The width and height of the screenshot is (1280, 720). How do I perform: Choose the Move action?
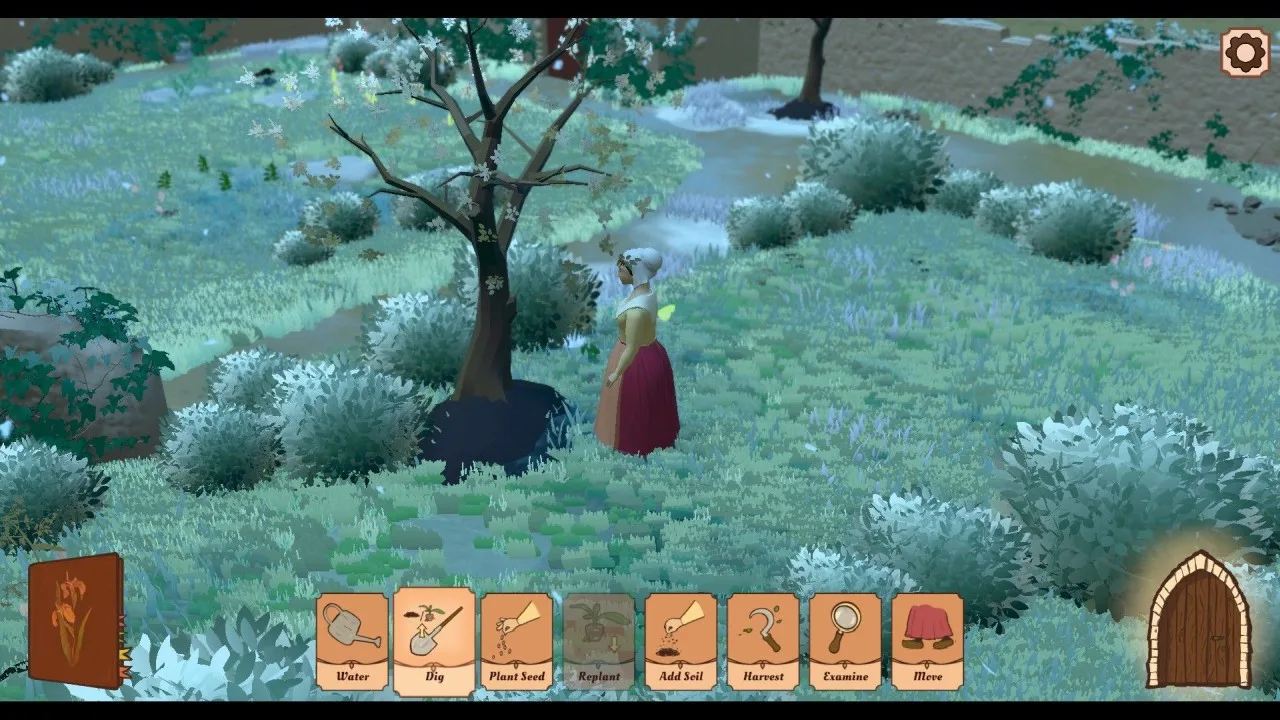click(x=927, y=641)
